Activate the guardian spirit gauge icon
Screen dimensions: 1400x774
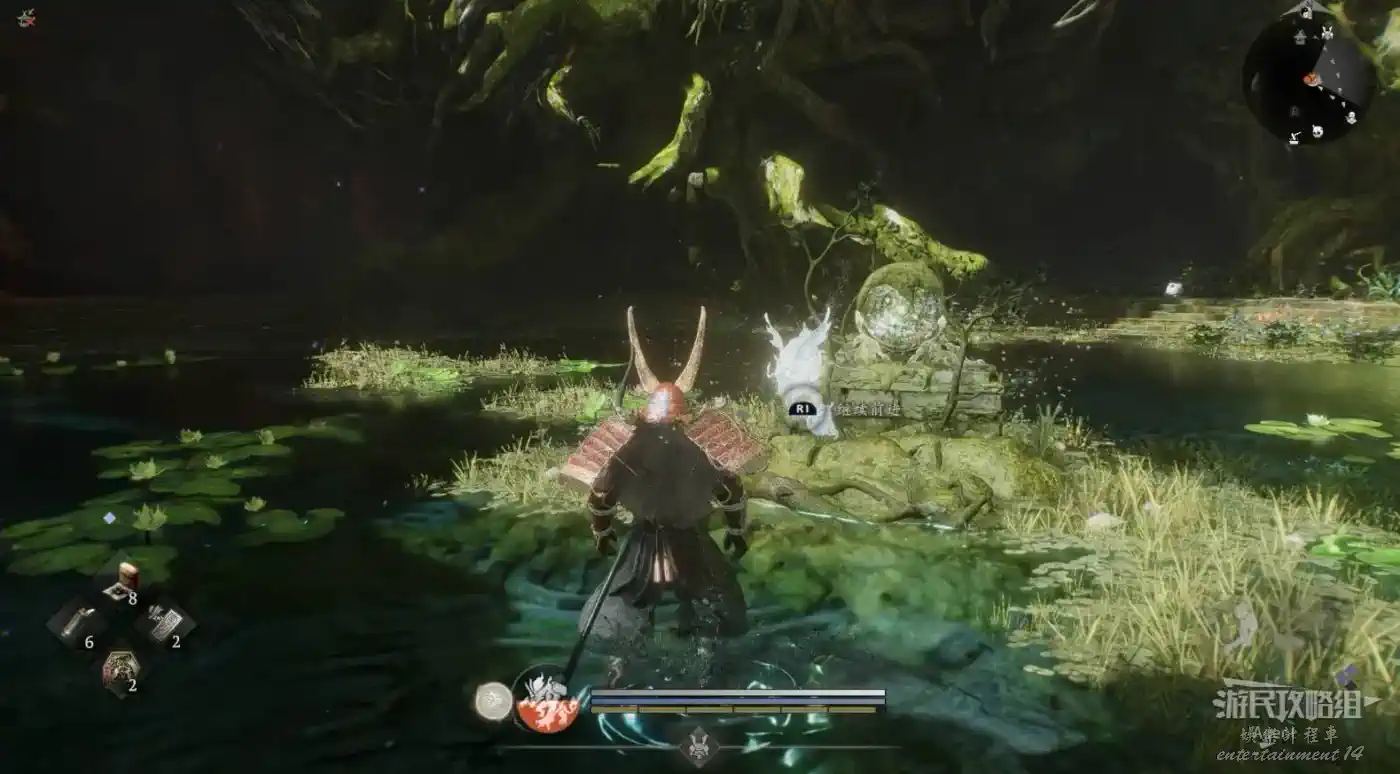tap(546, 701)
